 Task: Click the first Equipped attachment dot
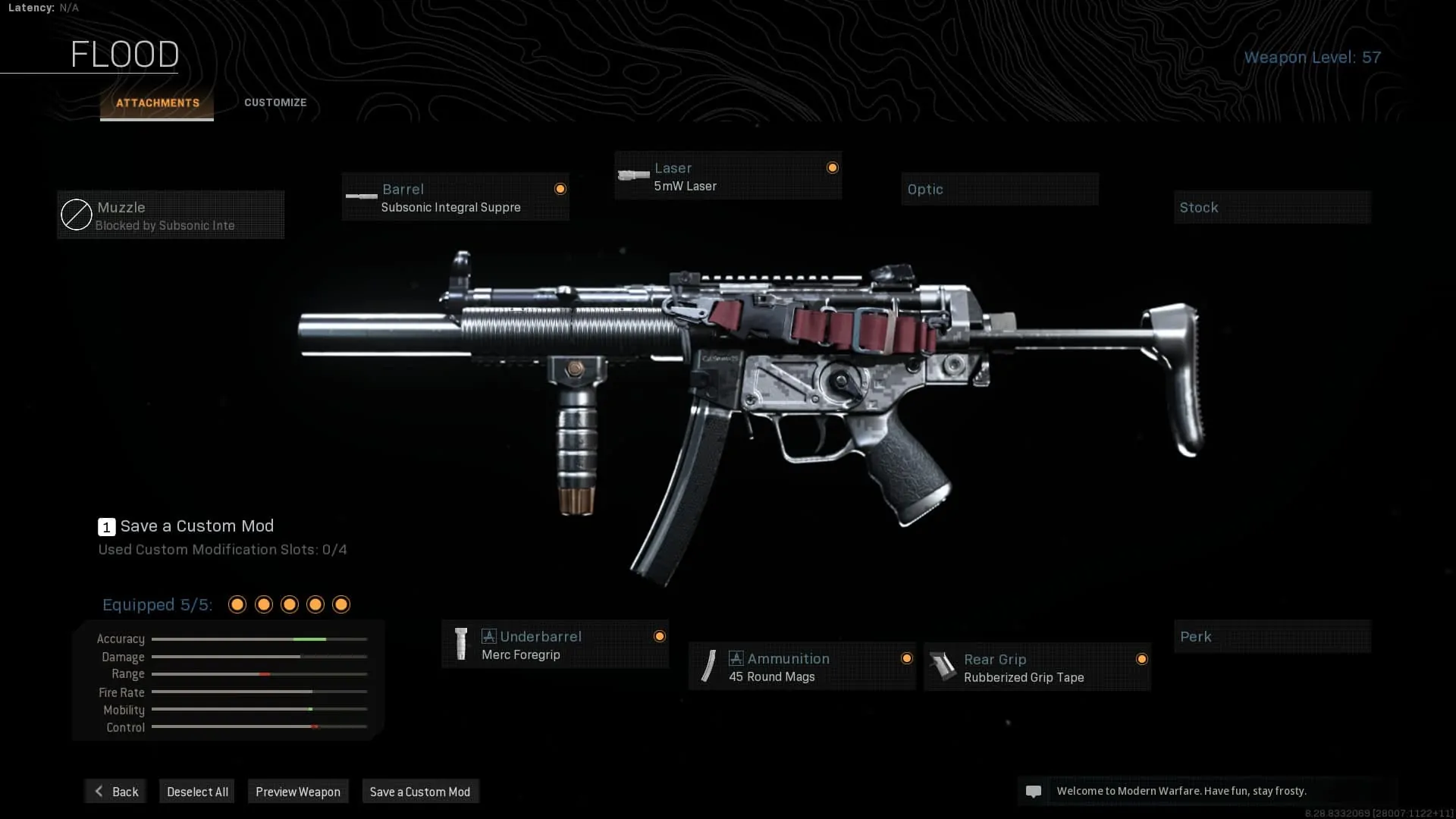click(x=237, y=604)
